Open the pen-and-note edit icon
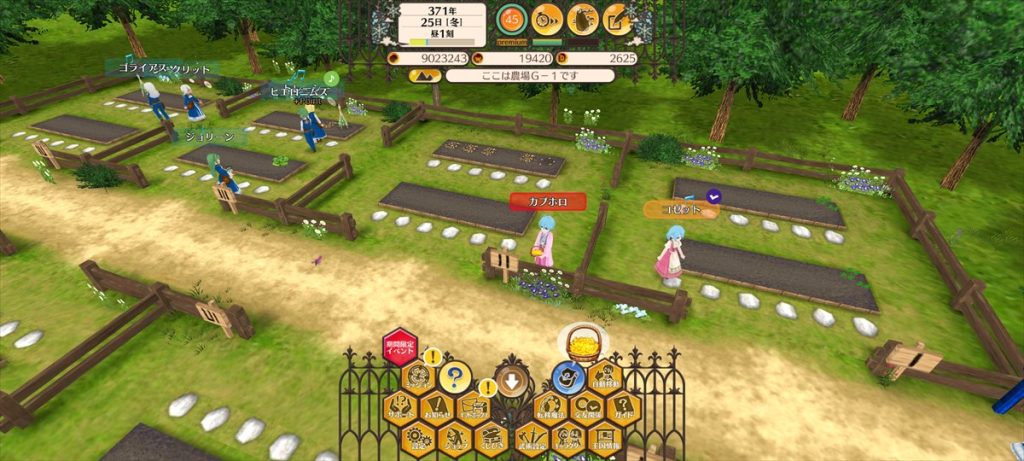 [618, 18]
